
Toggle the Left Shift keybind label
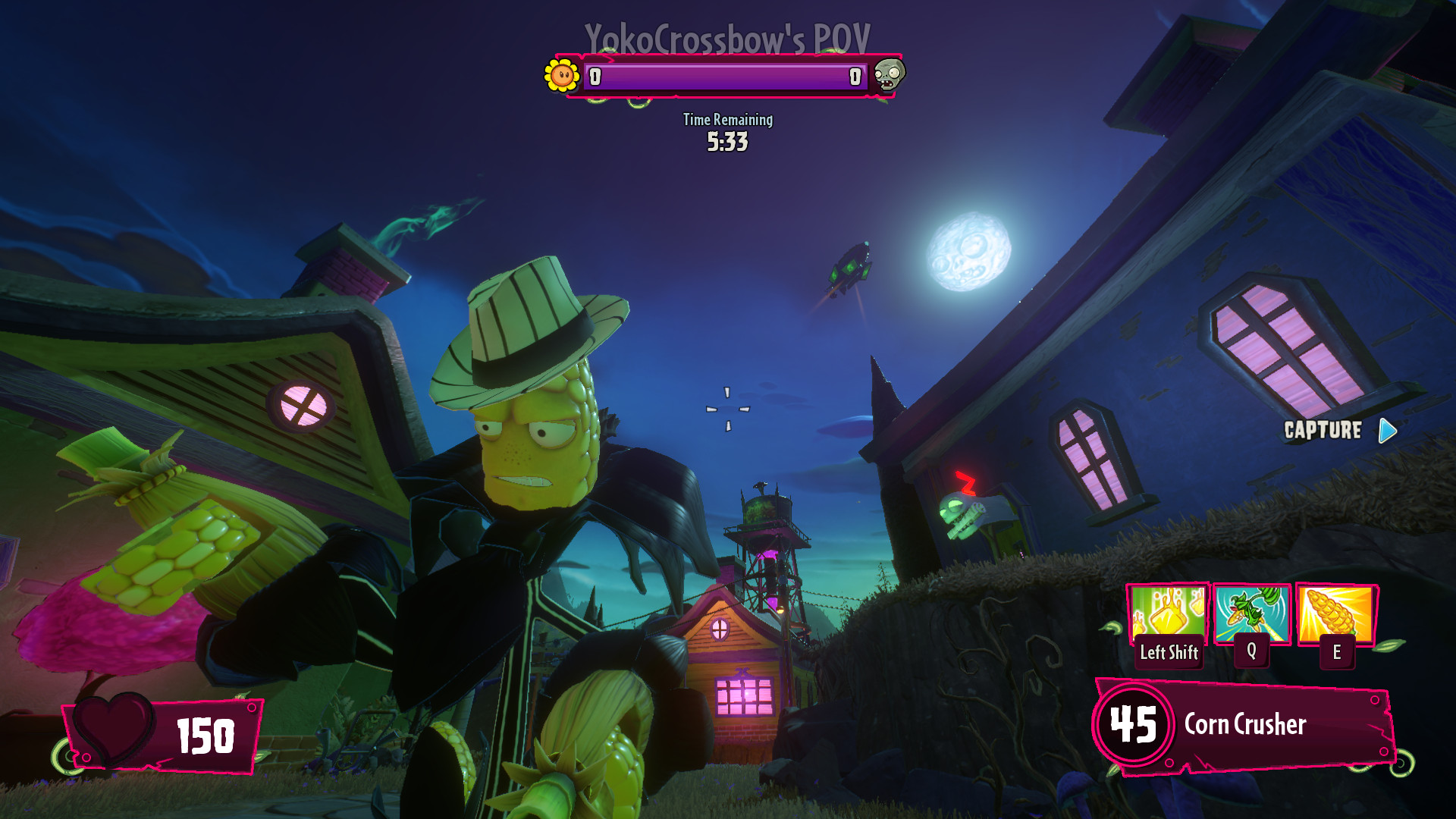(x=1169, y=651)
